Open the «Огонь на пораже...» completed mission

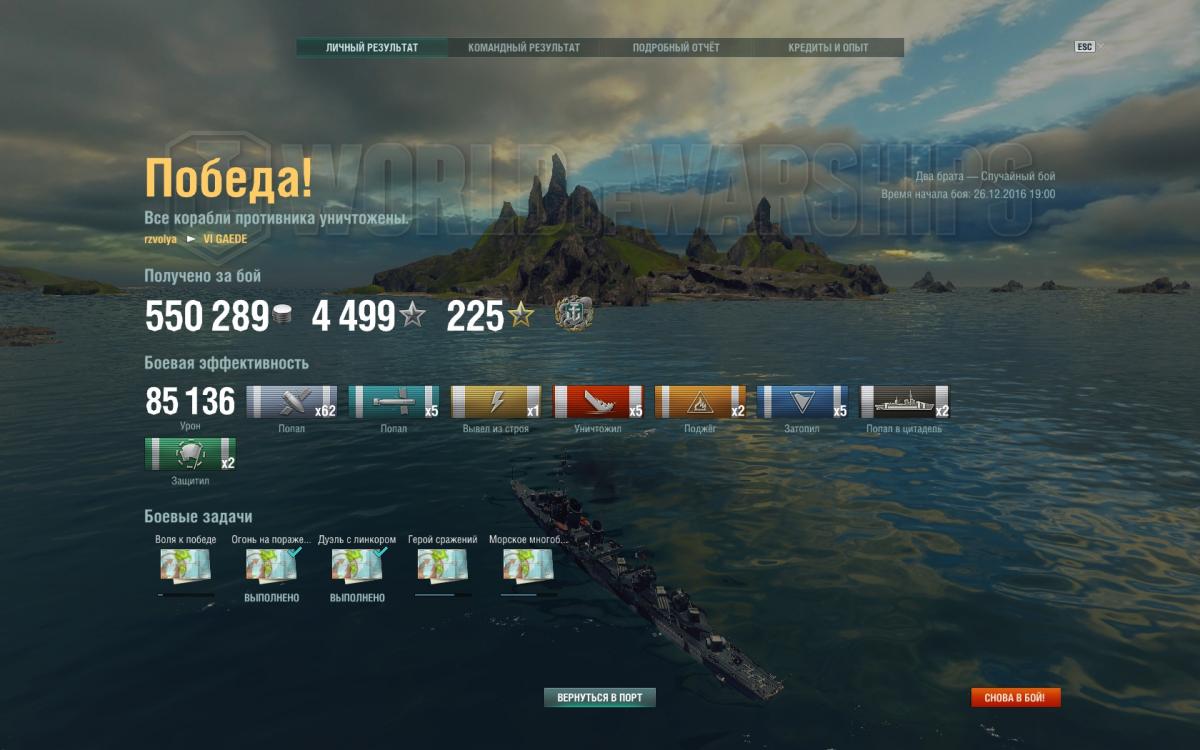[x=271, y=566]
